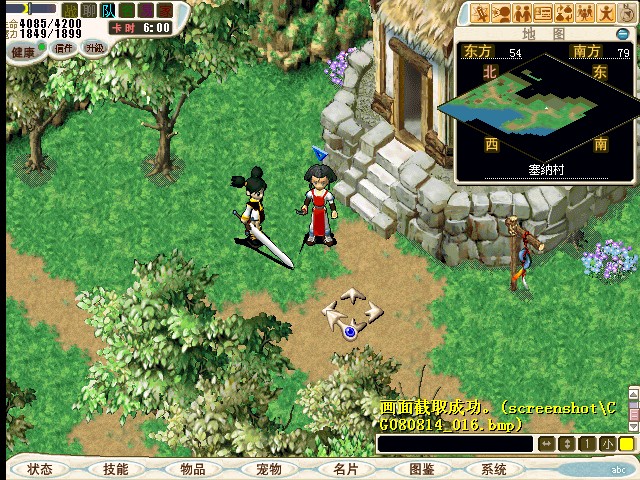The height and width of the screenshot is (480, 640).
Task: Open the 宠物 pets menu
Action: tap(268, 468)
